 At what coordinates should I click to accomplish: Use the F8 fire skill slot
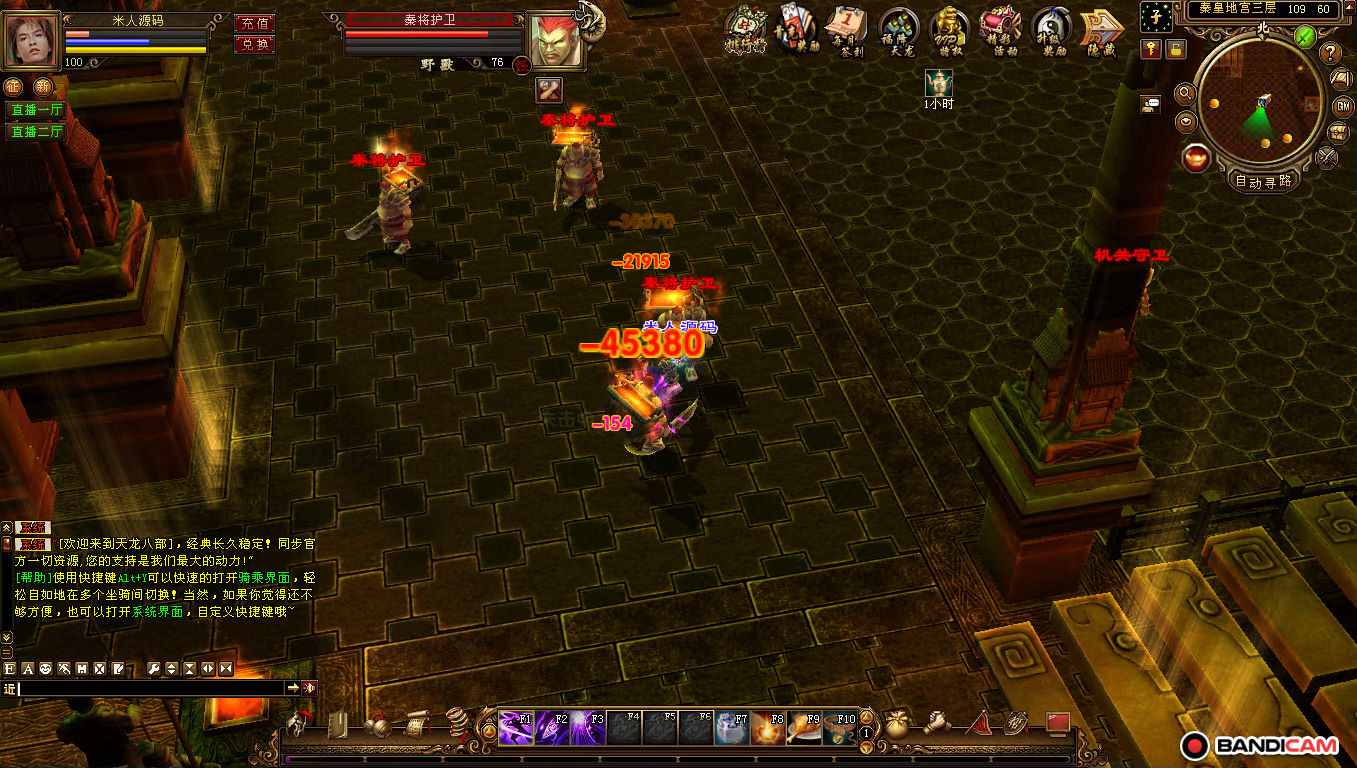pos(768,727)
